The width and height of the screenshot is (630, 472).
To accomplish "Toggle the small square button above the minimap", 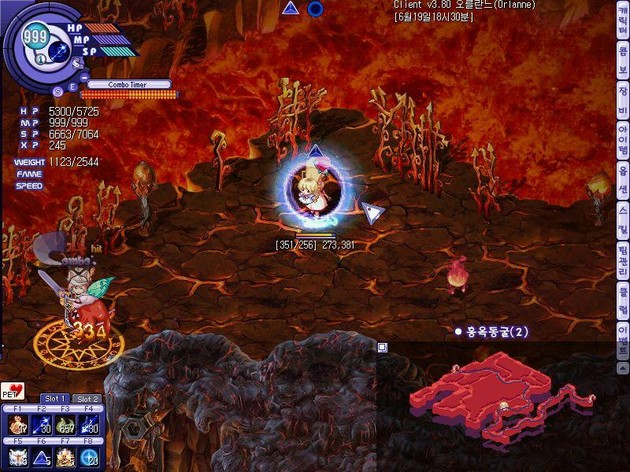I will (382, 347).
